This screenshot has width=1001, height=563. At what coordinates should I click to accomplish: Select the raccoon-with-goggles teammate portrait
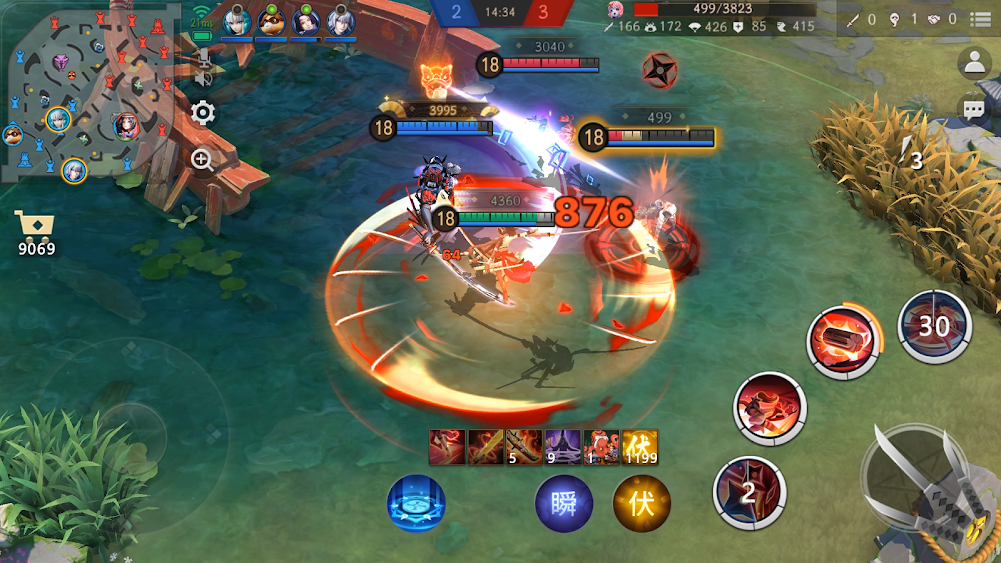coord(271,21)
